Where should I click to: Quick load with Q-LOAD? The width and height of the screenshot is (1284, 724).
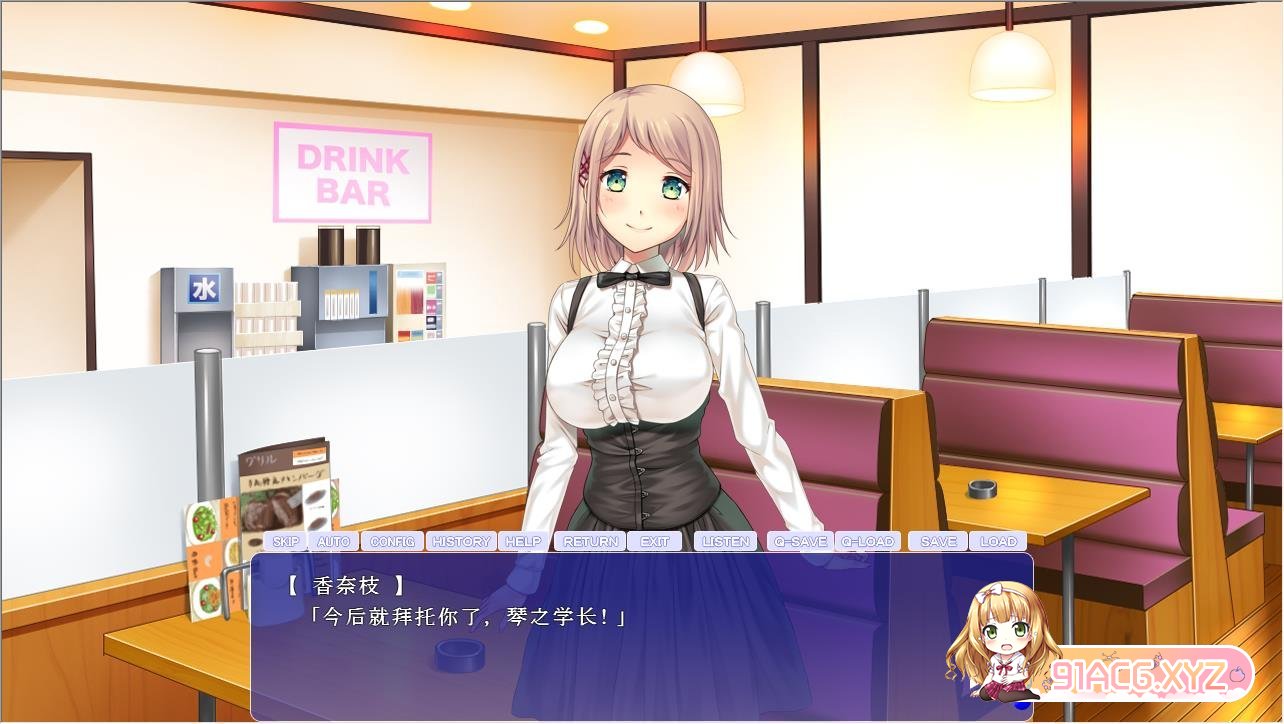867,541
